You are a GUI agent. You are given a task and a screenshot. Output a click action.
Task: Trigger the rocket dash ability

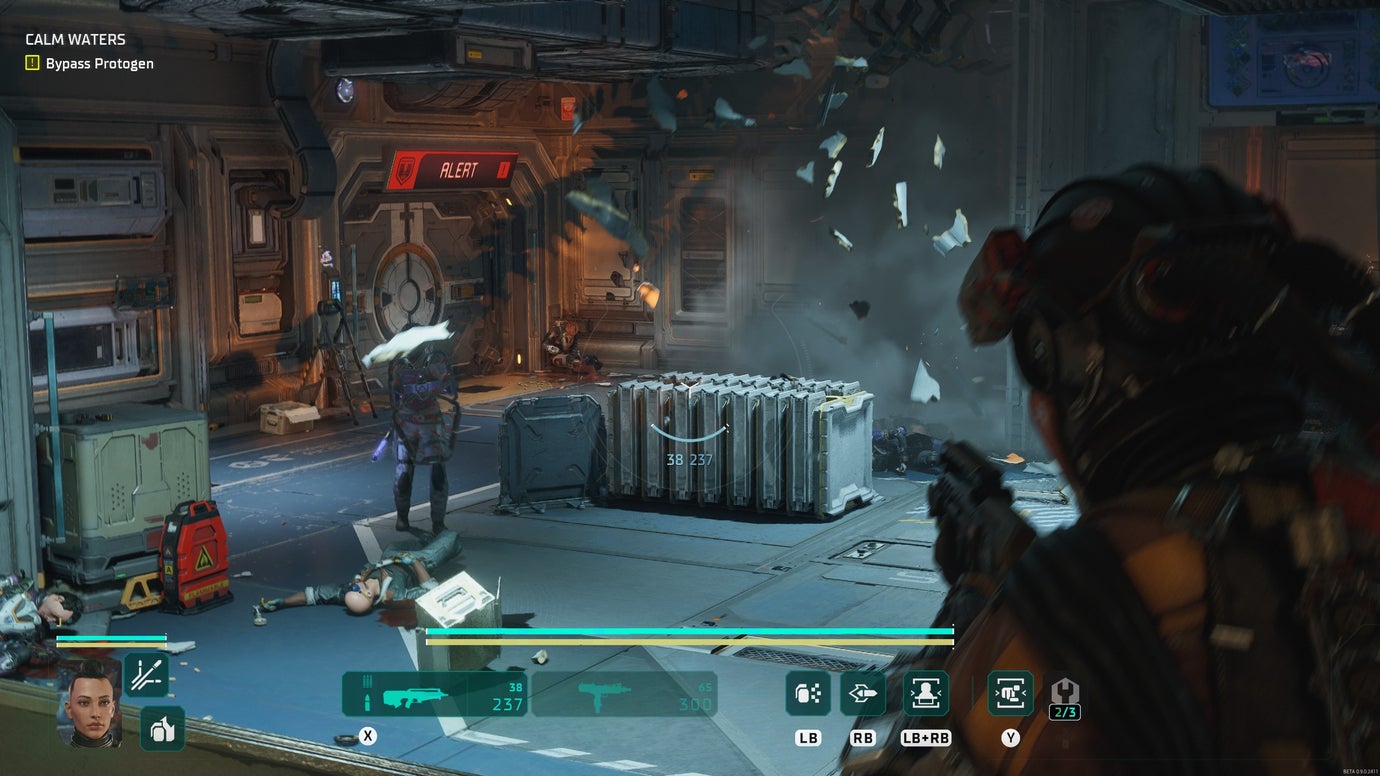[862, 693]
